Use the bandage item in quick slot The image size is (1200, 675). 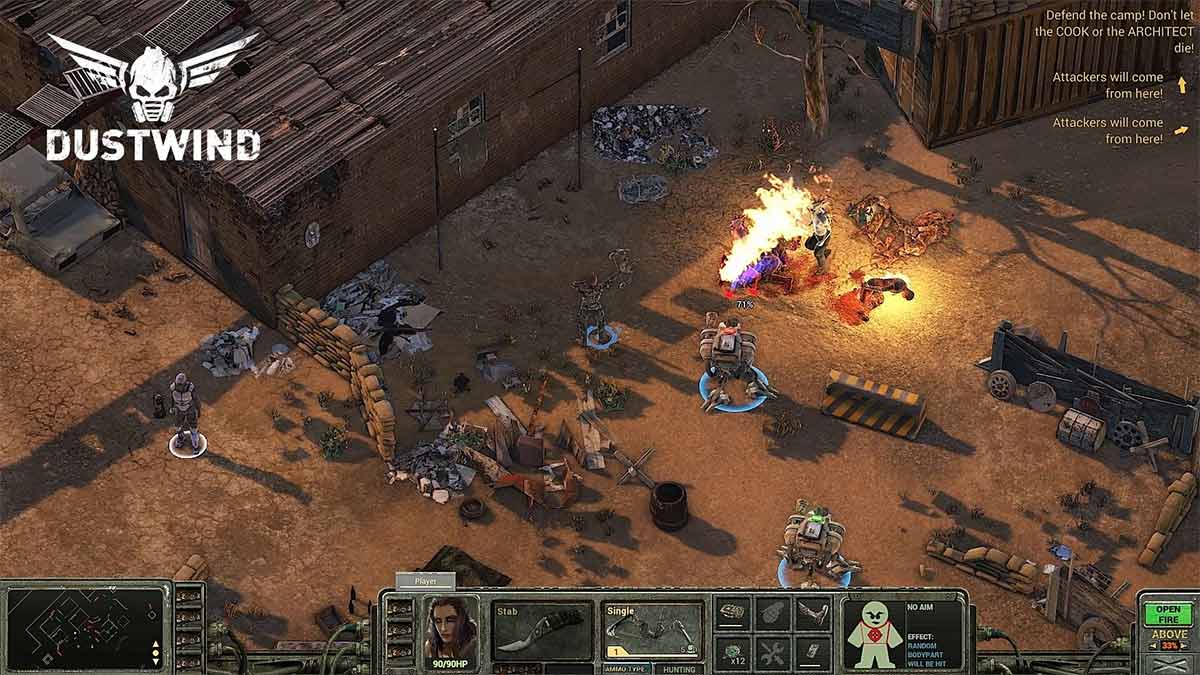point(733,612)
